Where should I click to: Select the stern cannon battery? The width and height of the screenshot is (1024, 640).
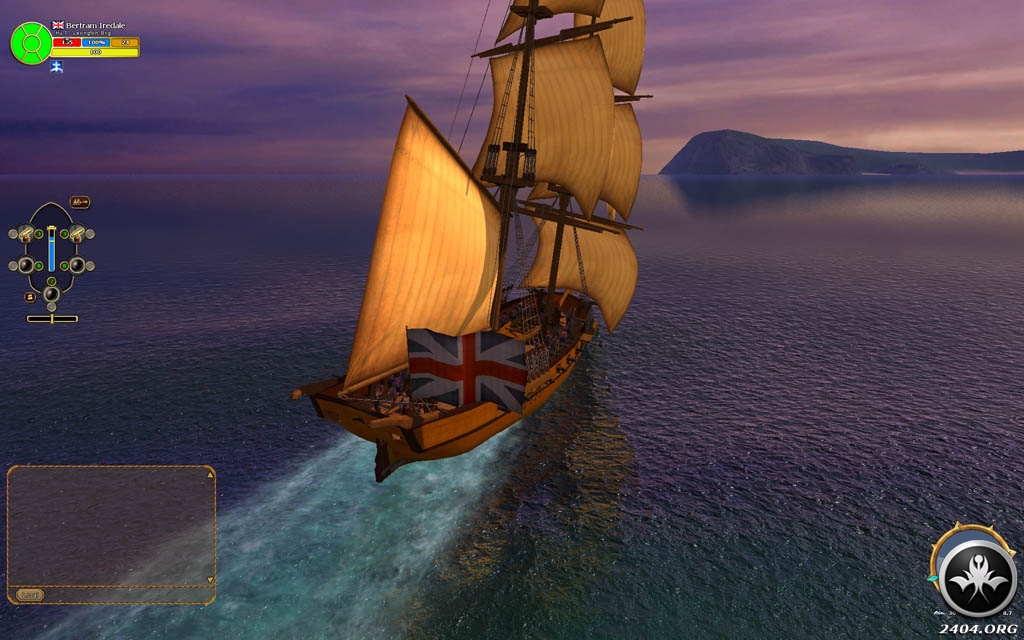tap(51, 293)
